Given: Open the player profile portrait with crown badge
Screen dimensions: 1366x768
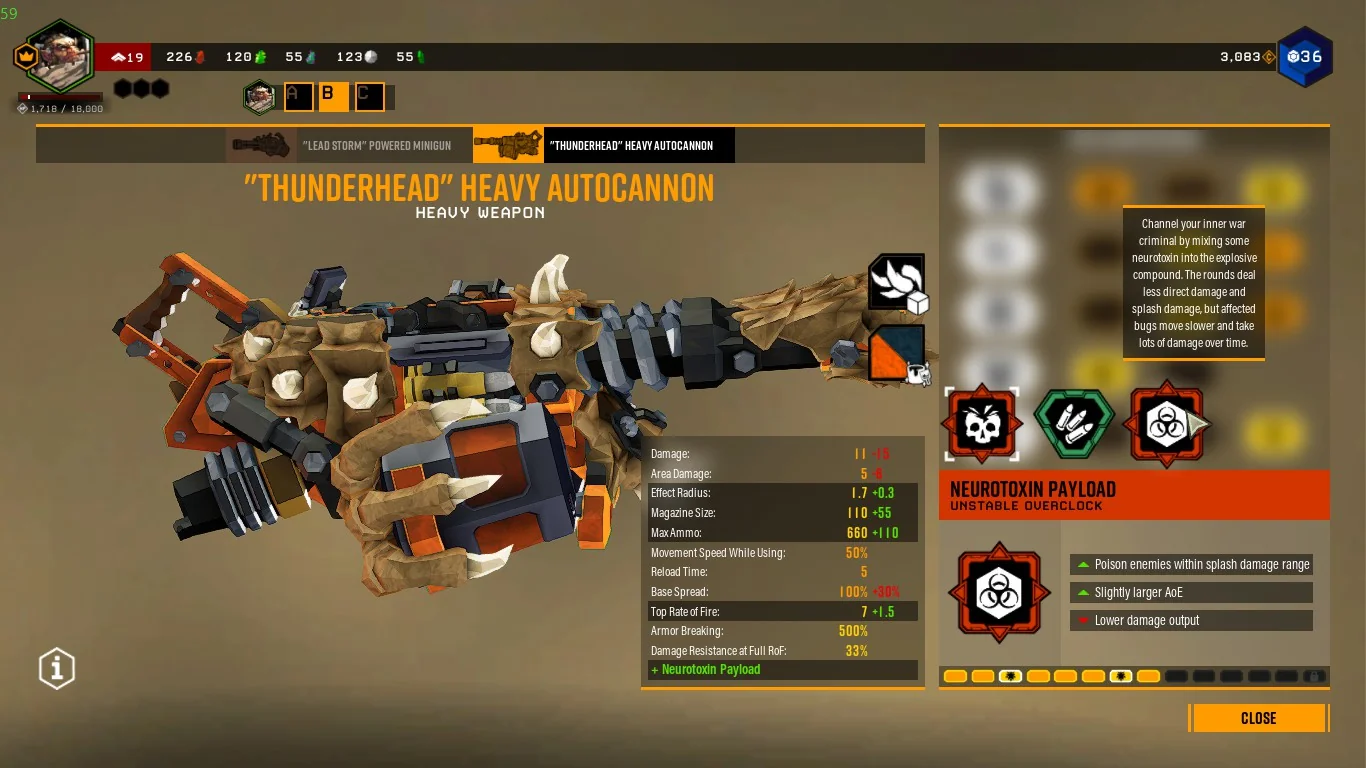Looking at the screenshot, I should (x=59, y=57).
